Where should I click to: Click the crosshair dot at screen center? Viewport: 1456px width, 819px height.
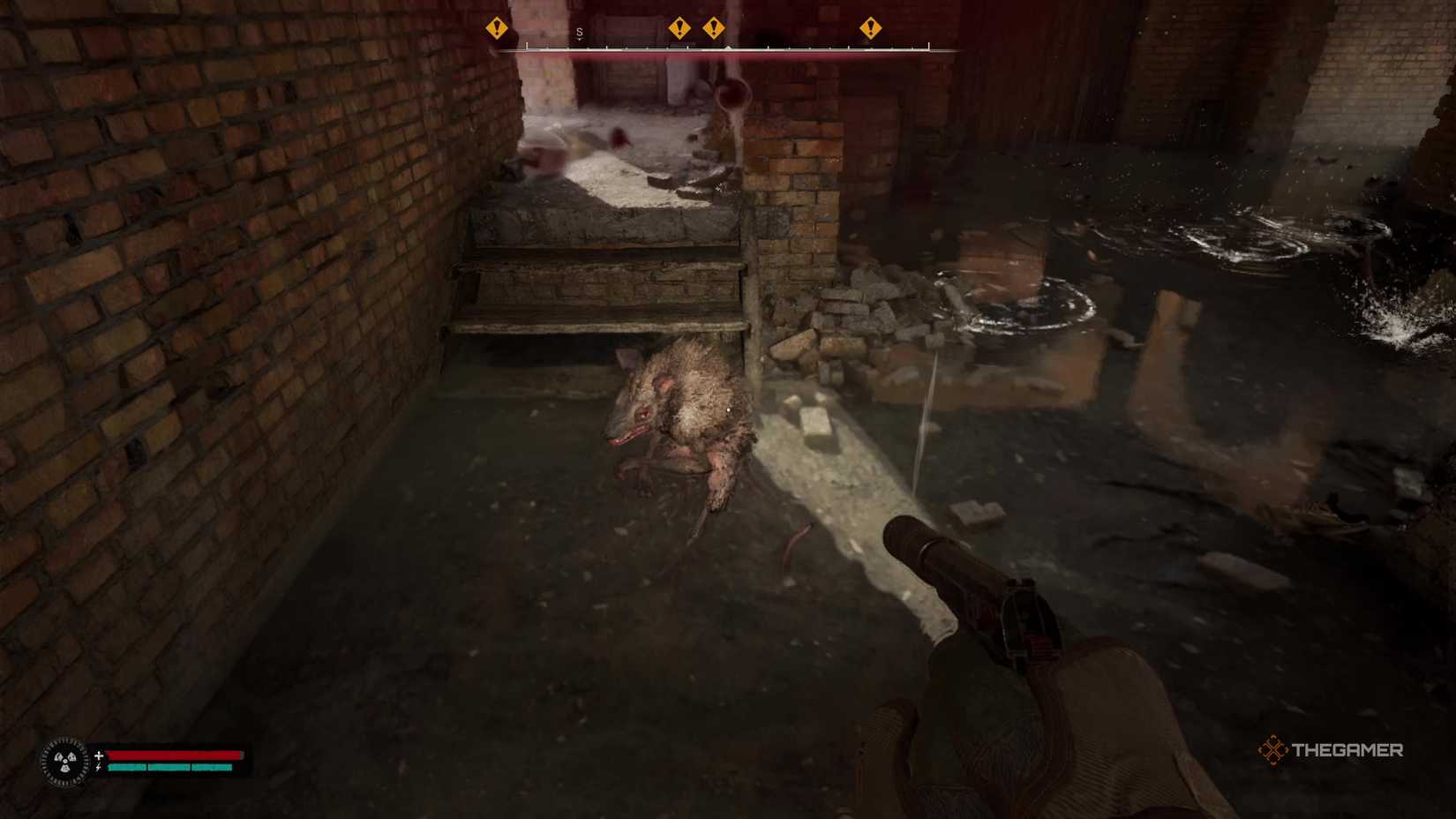[728, 409]
